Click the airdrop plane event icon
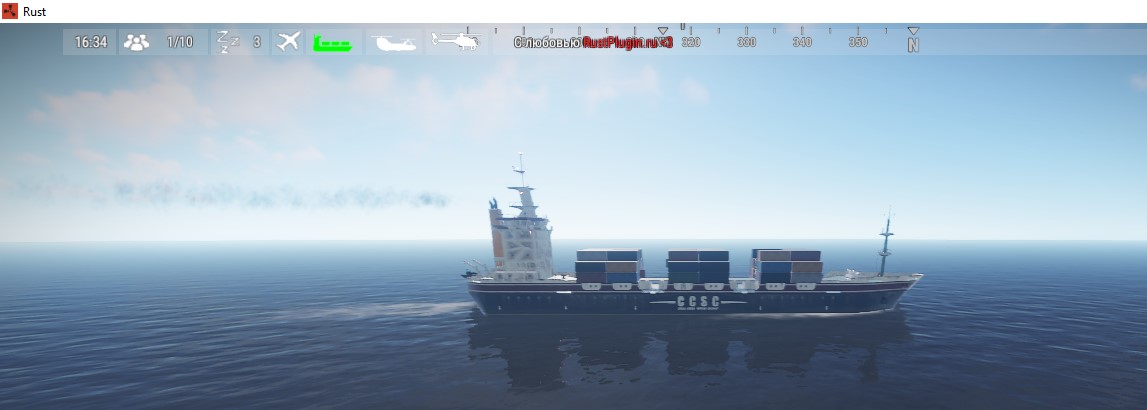Image resolution: width=1147 pixels, height=410 pixels. [x=289, y=42]
